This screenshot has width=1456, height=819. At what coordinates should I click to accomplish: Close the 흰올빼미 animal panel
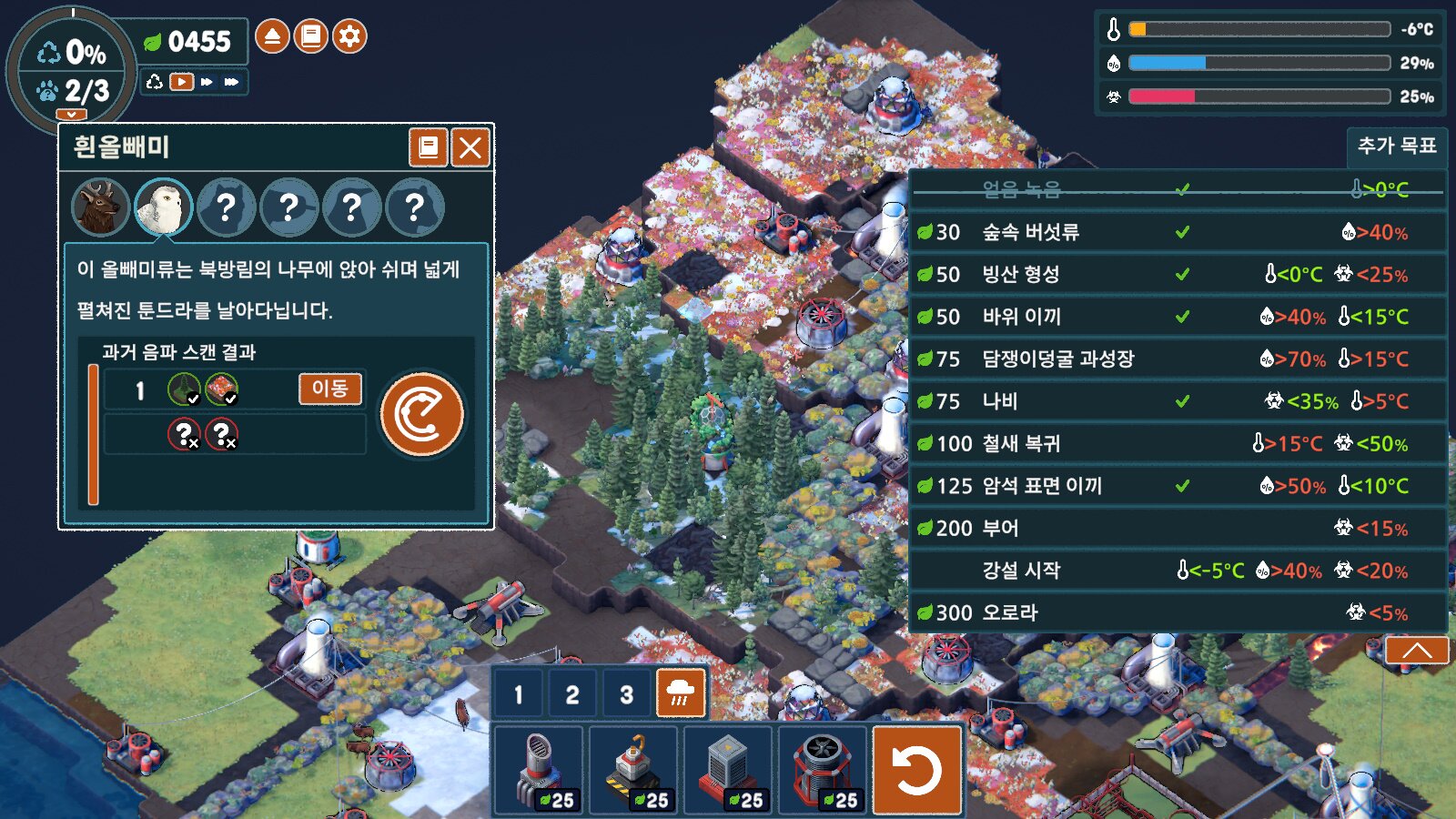click(x=470, y=147)
